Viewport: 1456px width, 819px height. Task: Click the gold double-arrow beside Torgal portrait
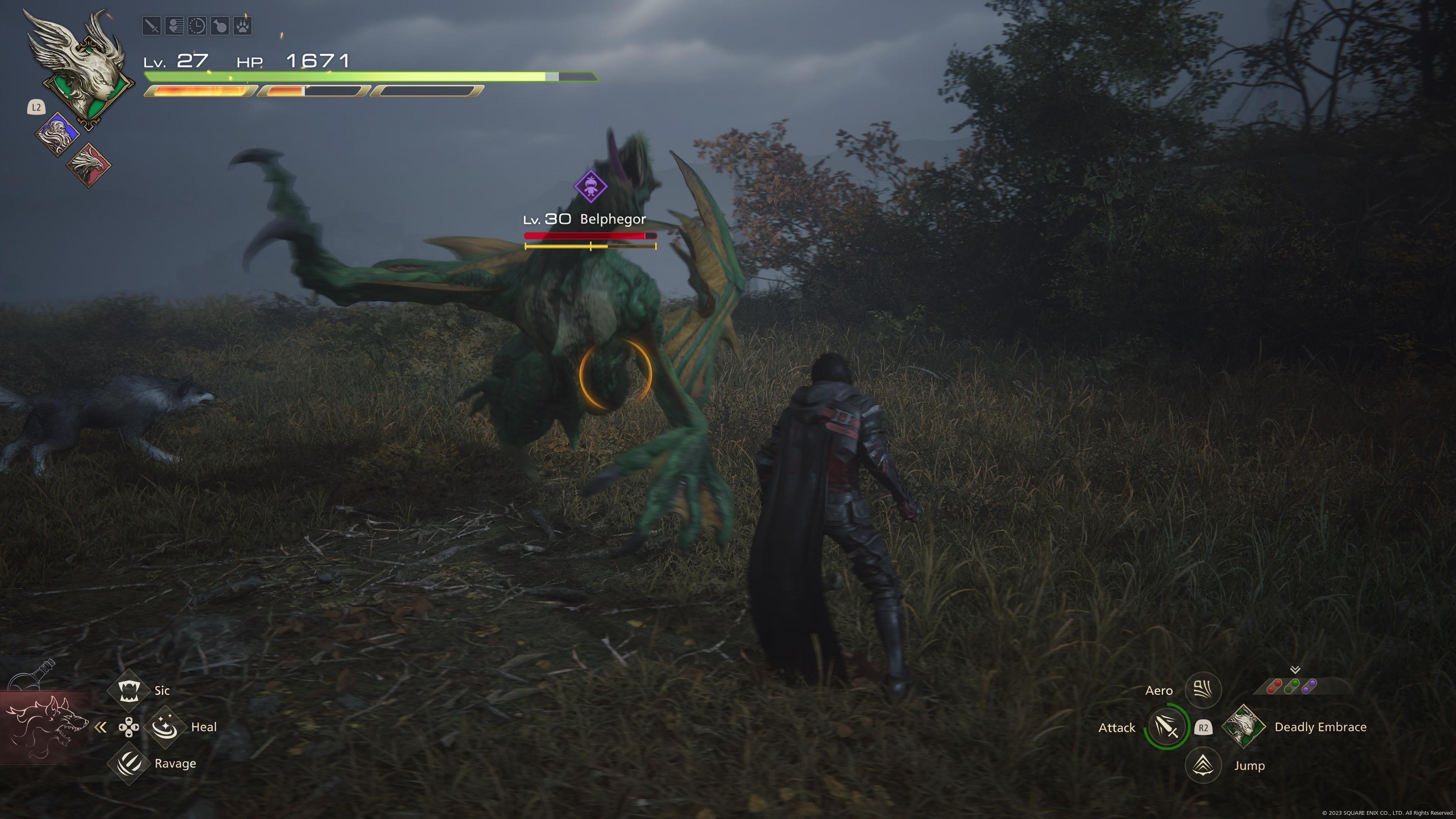click(x=100, y=728)
